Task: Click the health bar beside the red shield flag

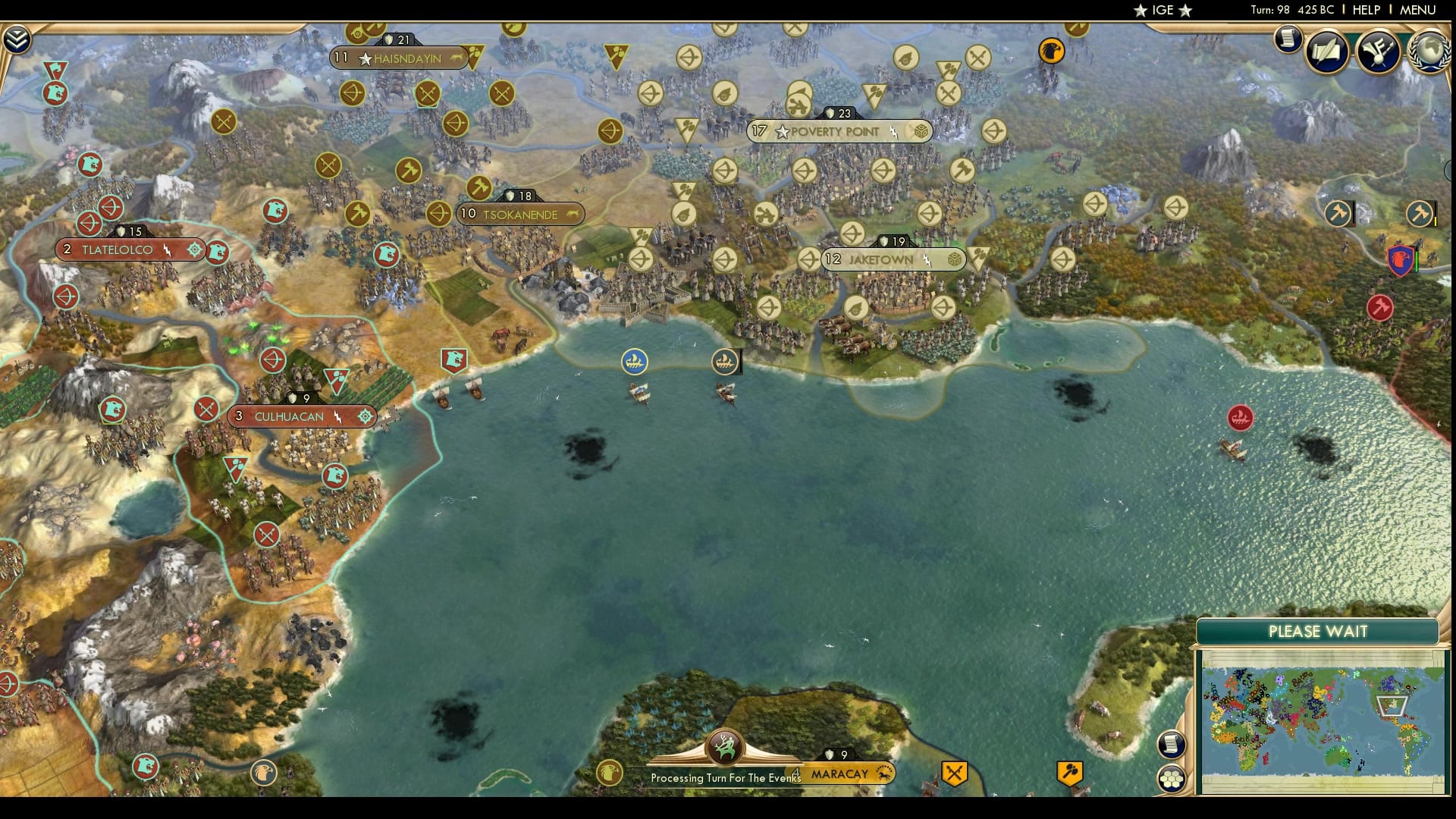Action: click(1417, 258)
